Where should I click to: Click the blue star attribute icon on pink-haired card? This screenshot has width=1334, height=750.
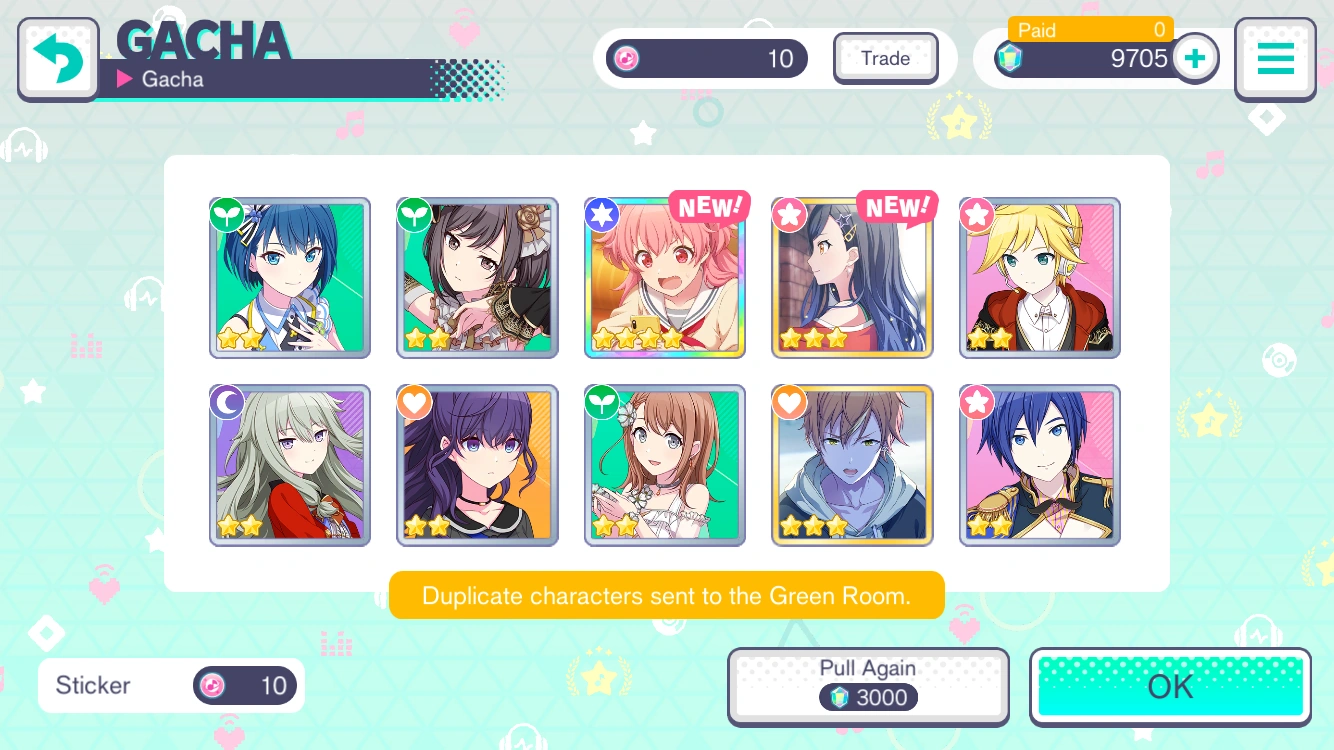602,214
